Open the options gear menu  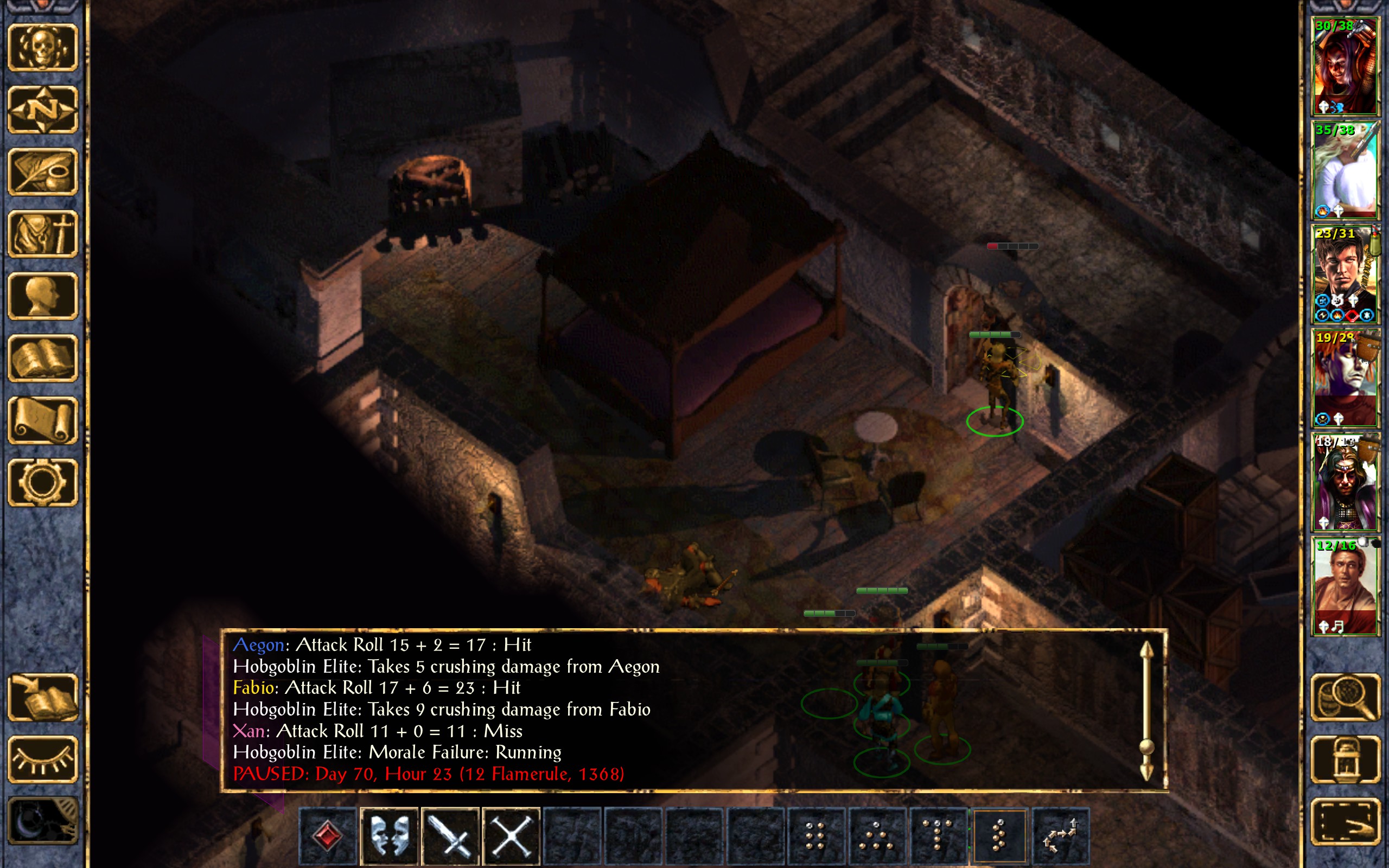(x=43, y=482)
